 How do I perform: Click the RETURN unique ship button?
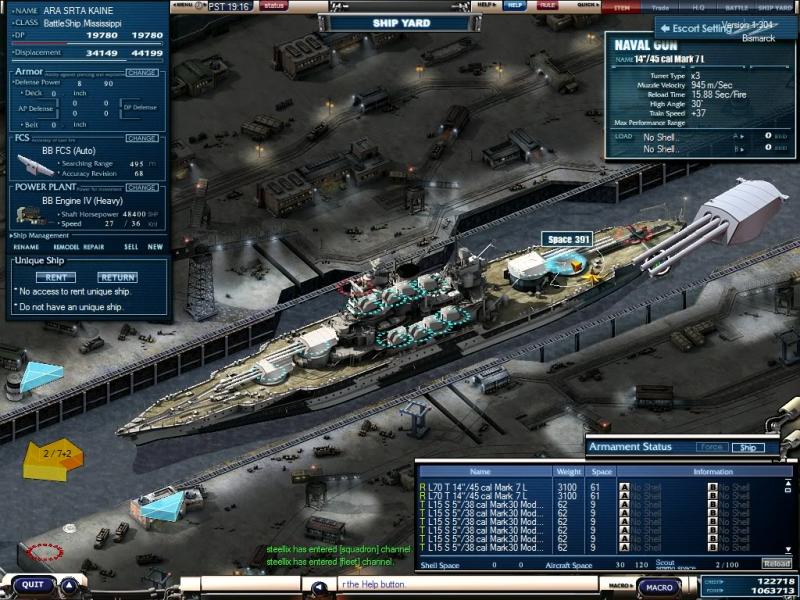(x=117, y=277)
